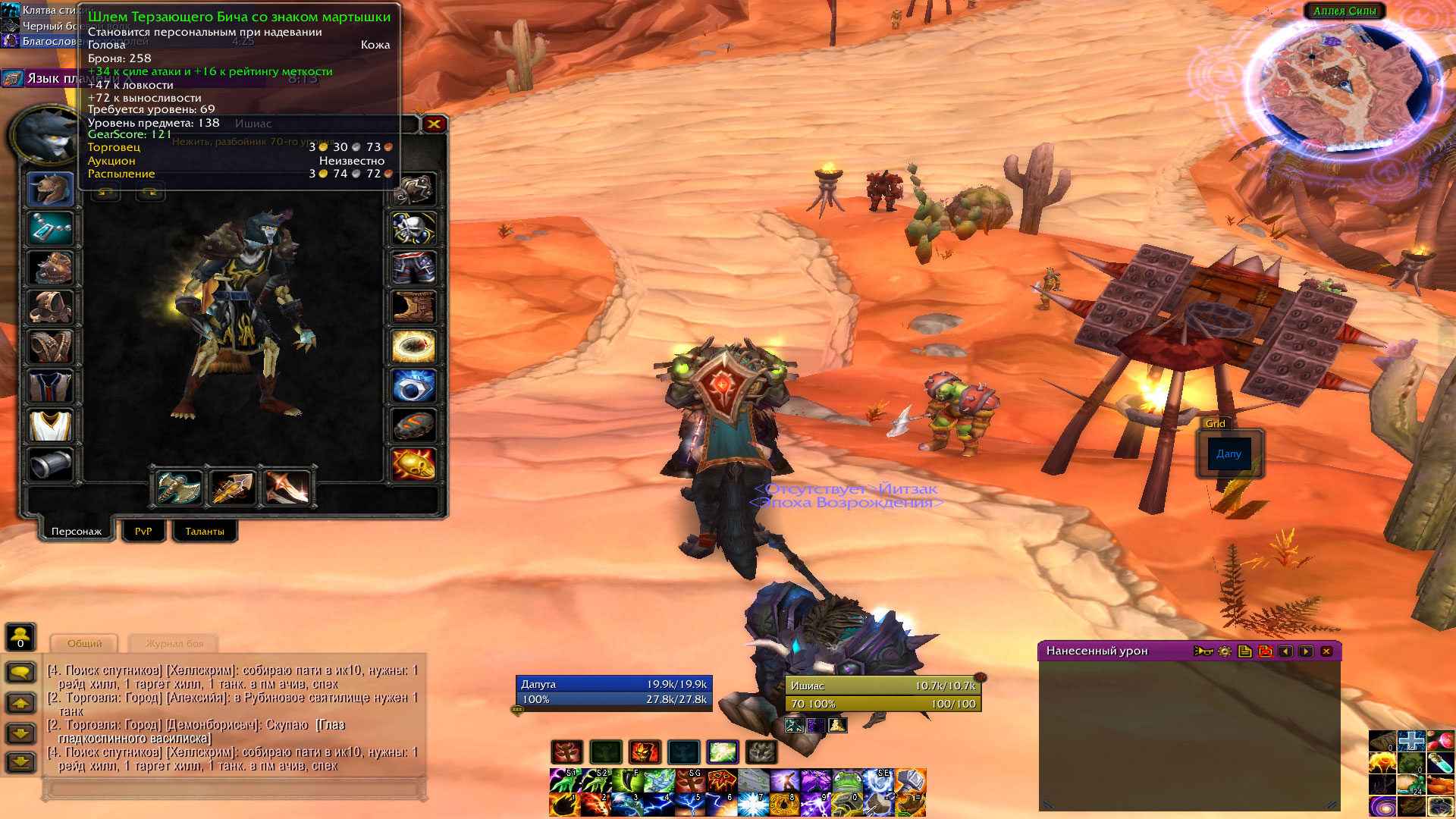
Task: Click the Дапу Grid raid frame
Action: [1228, 453]
